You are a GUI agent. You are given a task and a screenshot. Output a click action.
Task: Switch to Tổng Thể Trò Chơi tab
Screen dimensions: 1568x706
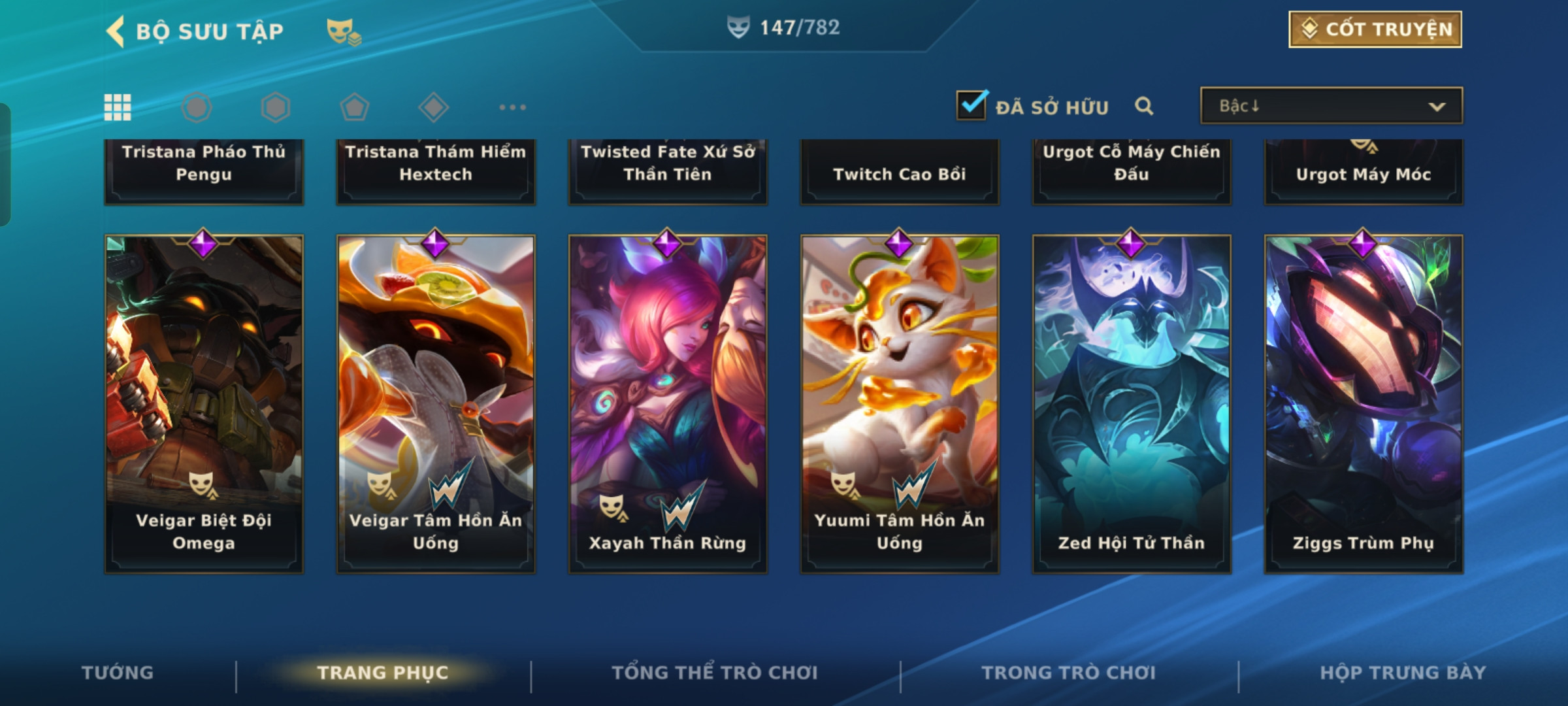click(715, 673)
